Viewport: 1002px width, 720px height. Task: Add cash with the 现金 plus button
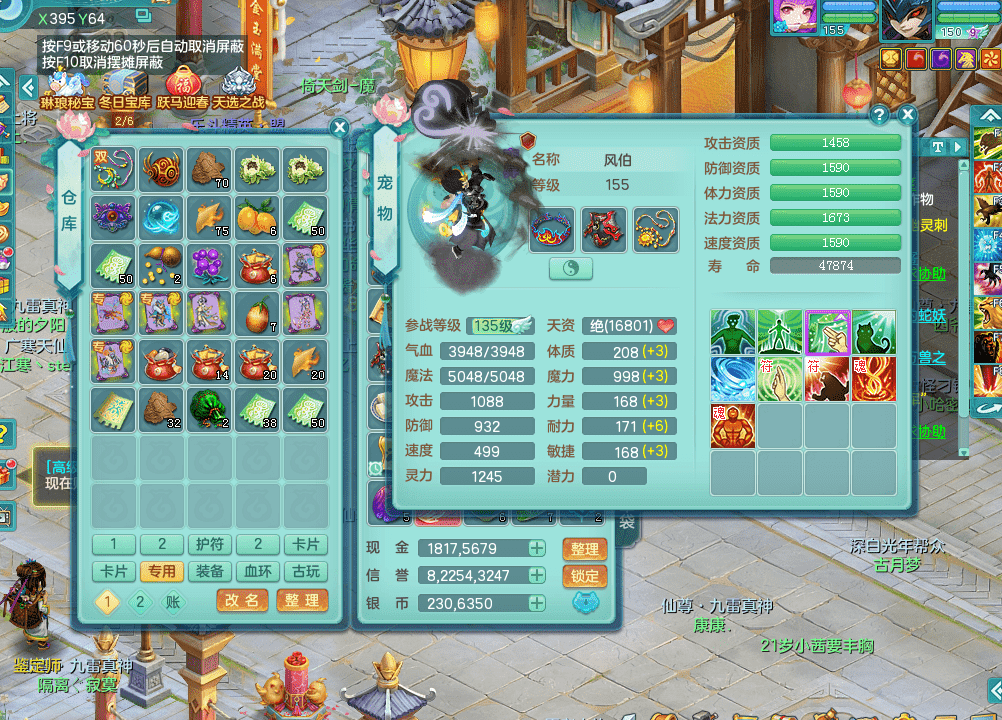point(537,548)
